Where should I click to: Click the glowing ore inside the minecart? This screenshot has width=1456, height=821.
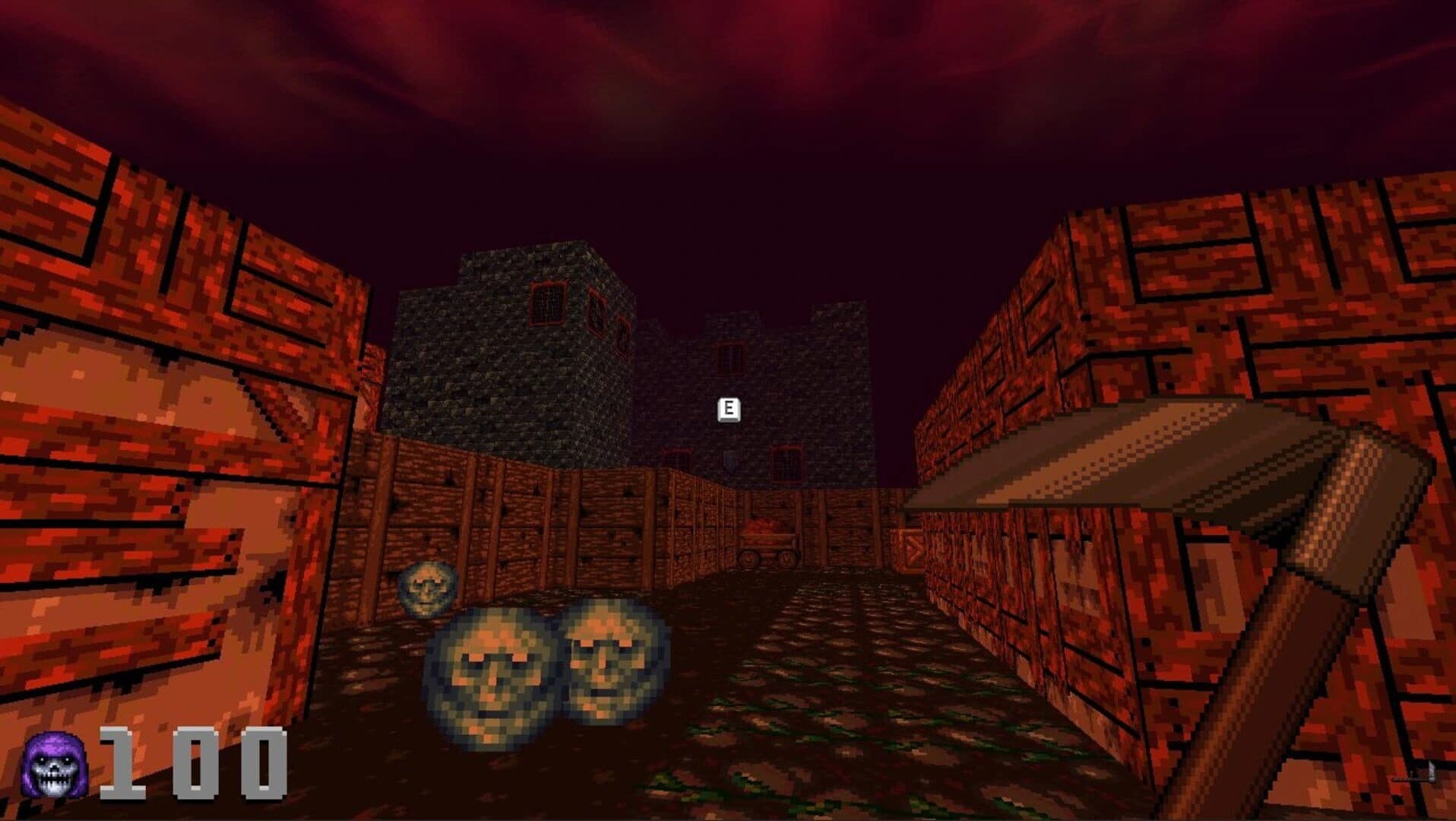[762, 525]
